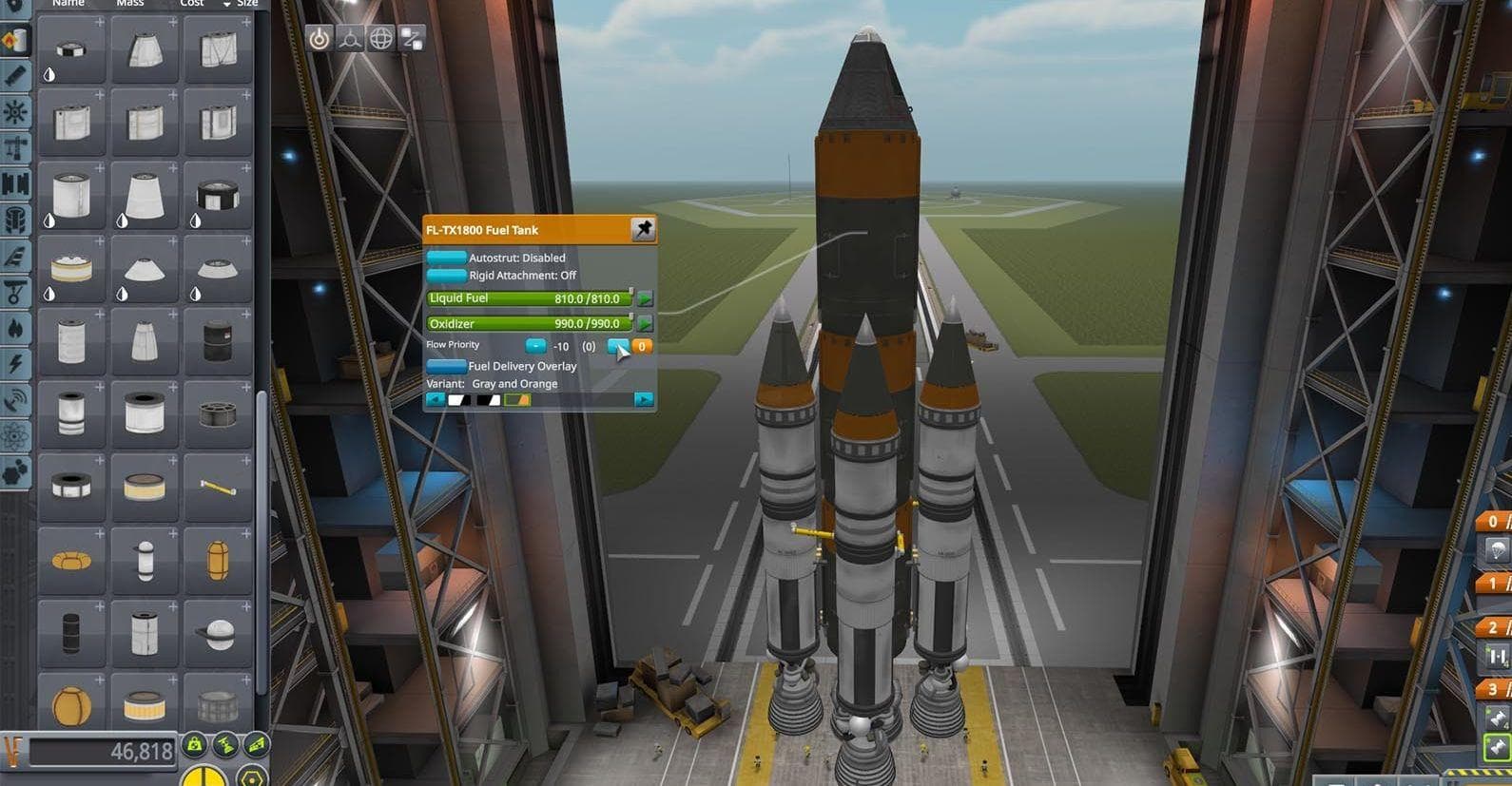The width and height of the screenshot is (1512, 786).
Task: Select the orange toroidal tank part
Action: (71, 561)
